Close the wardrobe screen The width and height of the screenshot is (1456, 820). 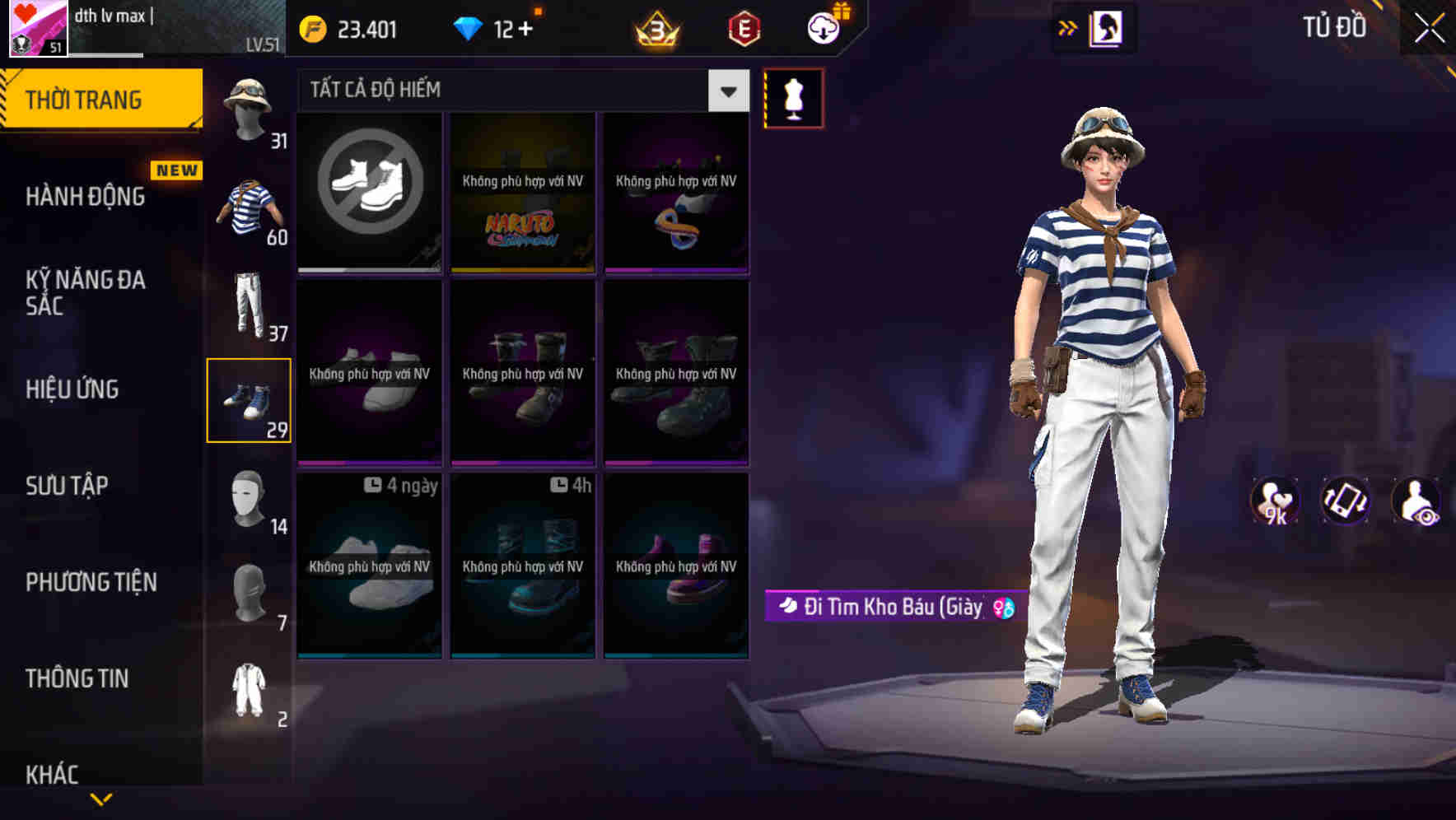point(1429,29)
